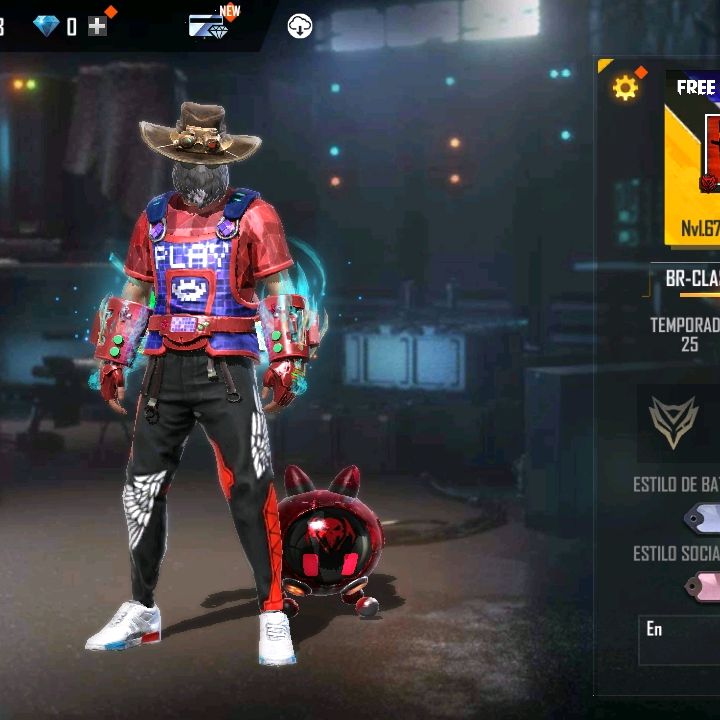This screenshot has width=720, height=720.
Task: Select the Free Fire profile banner thumbnail
Action: coord(696,158)
